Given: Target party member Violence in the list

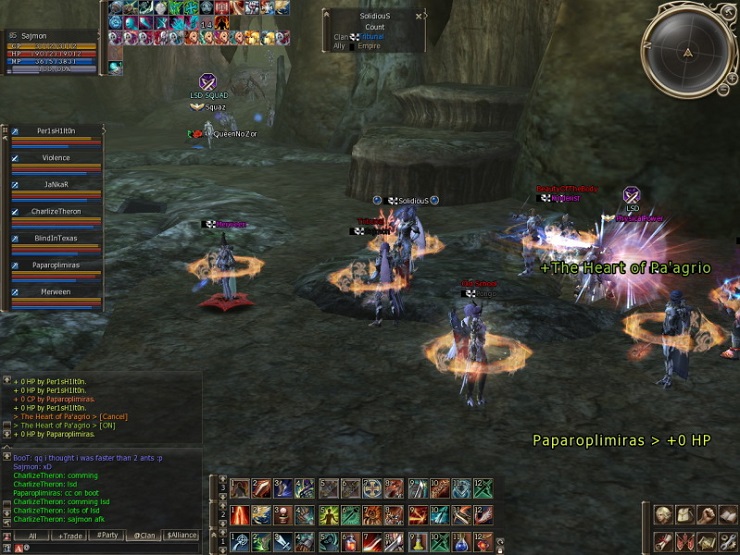Looking at the screenshot, I should tap(56, 158).
